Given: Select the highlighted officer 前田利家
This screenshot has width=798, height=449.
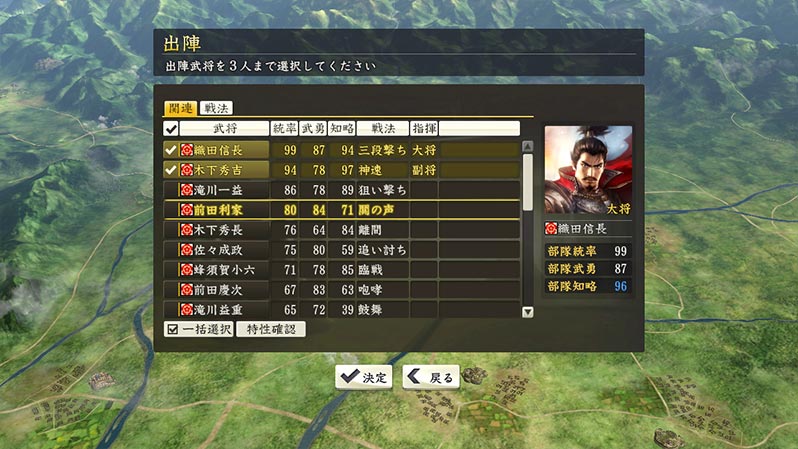Looking at the screenshot, I should click(x=220, y=209).
